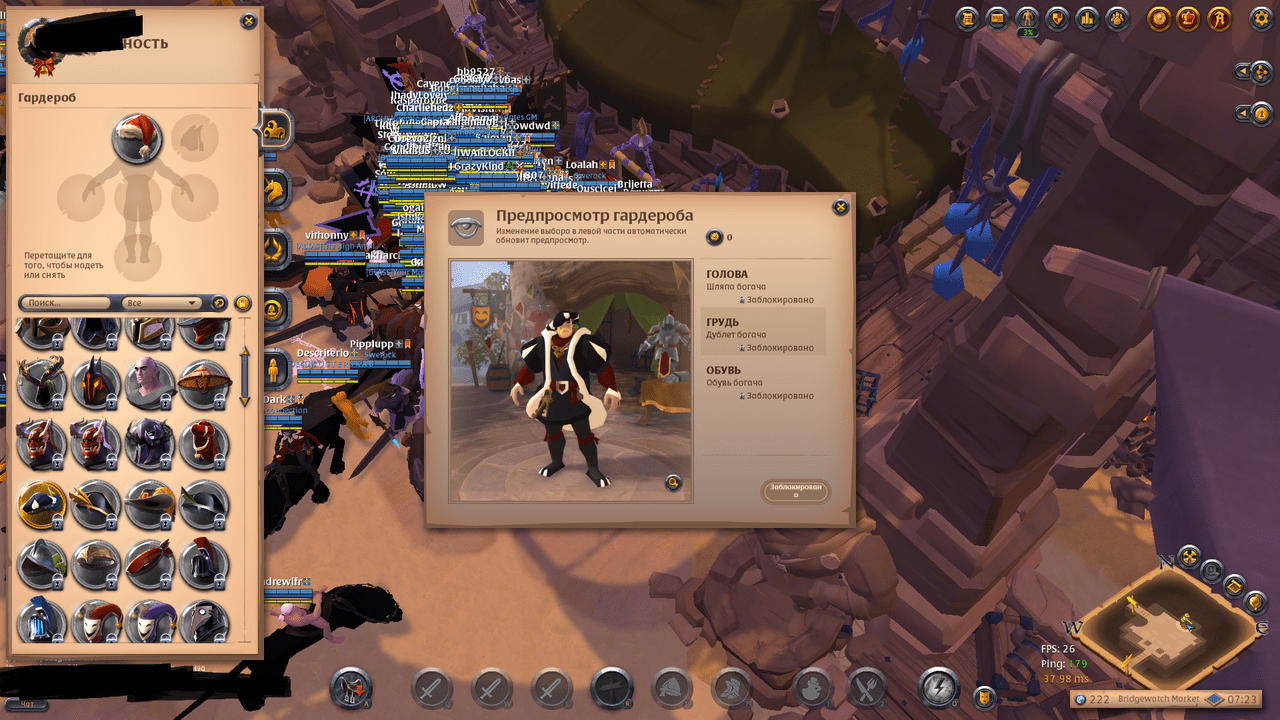Use the mount saddle ability slot

352,688
